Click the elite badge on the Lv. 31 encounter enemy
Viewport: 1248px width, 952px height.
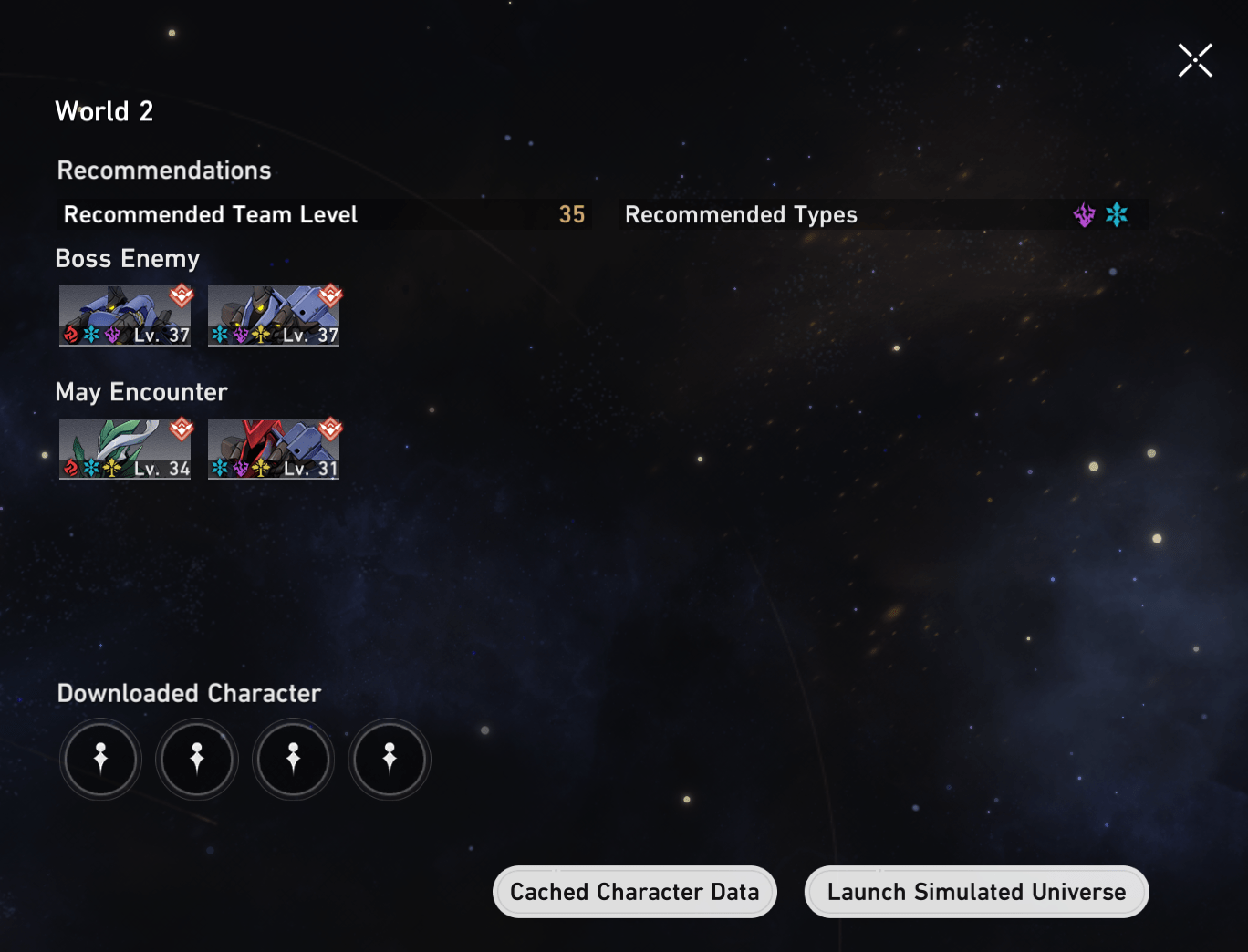click(330, 429)
